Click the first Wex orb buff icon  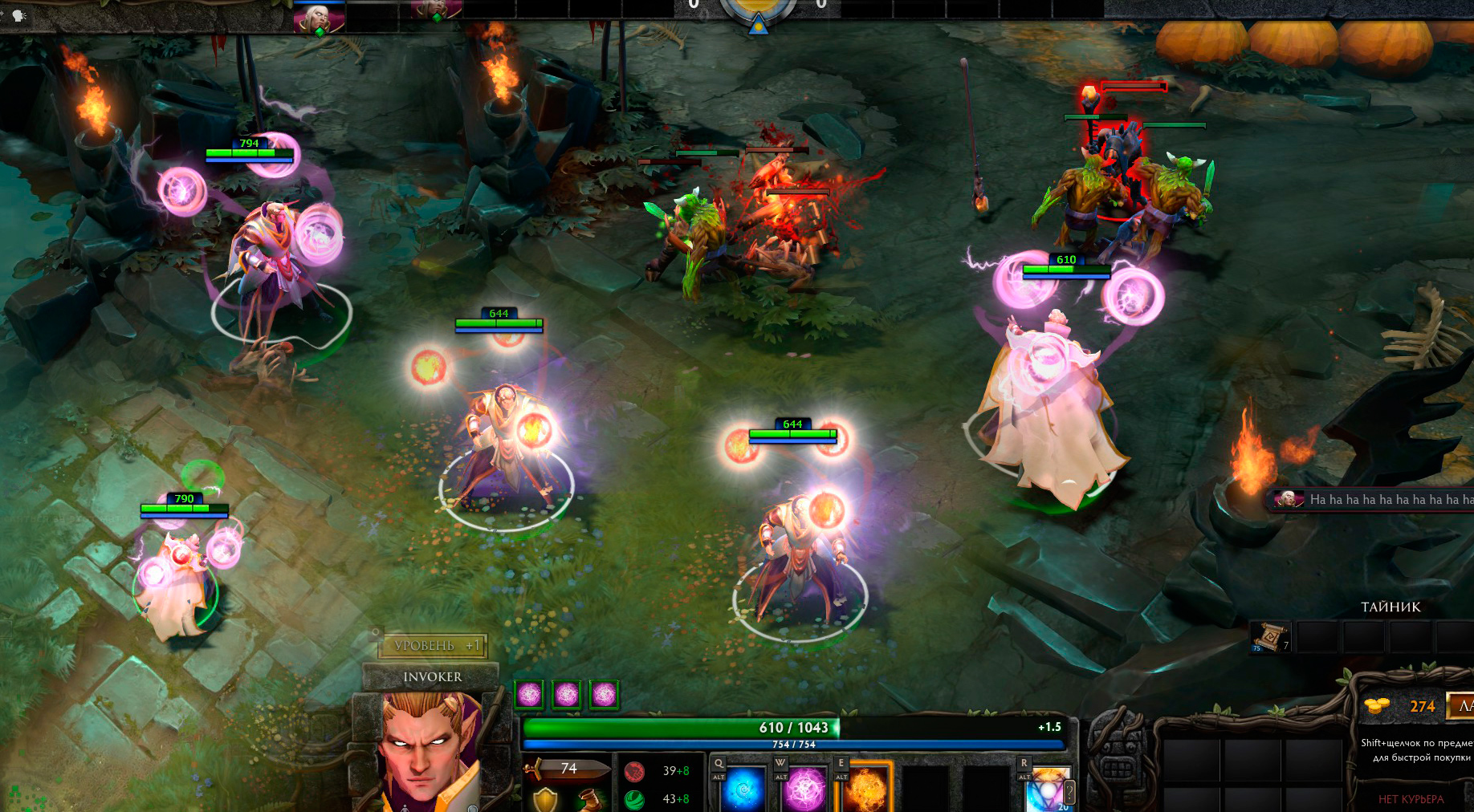(529, 694)
